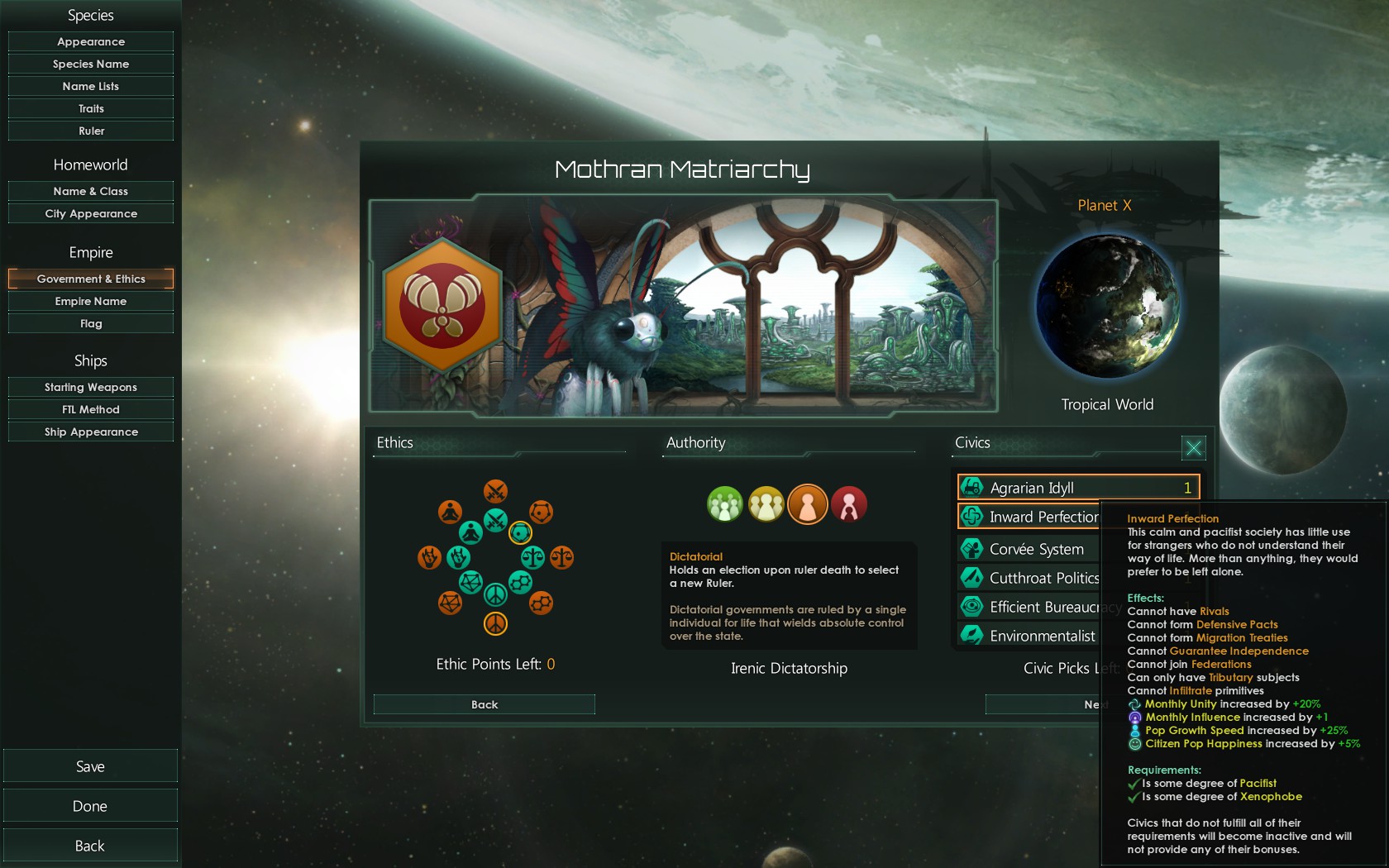
Task: Open the Traits section
Action: point(91,108)
